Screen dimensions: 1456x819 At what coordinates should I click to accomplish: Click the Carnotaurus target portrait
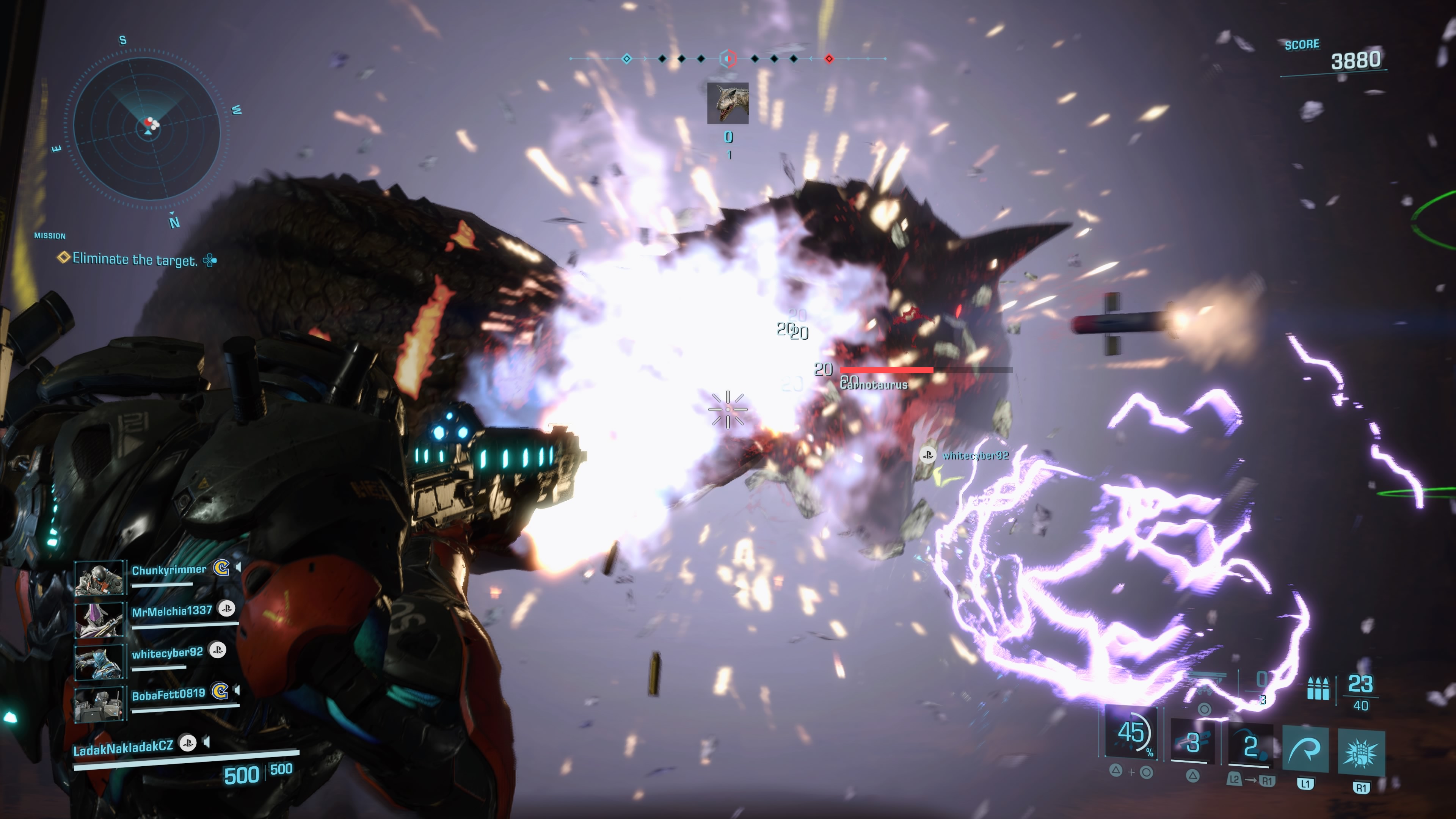point(728,103)
